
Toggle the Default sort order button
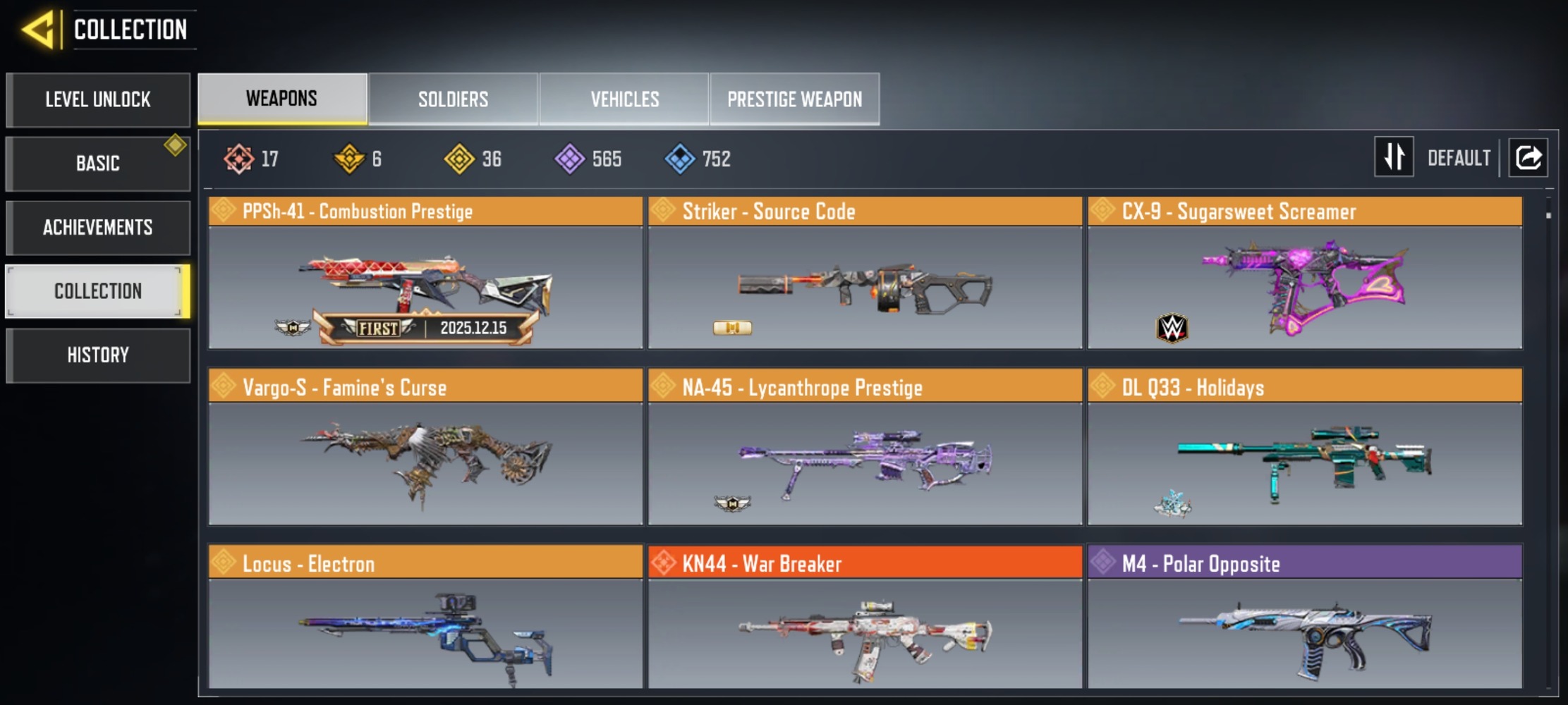pyautogui.click(x=1394, y=157)
